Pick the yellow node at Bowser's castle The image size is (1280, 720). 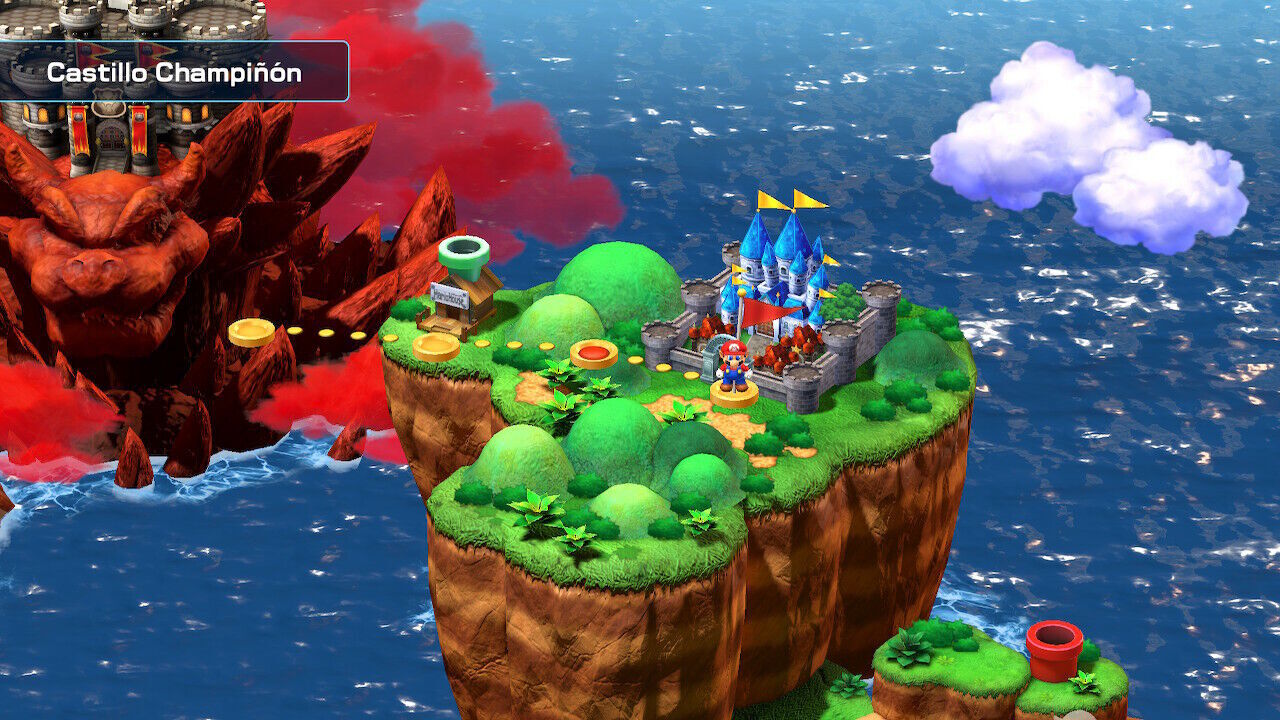pyautogui.click(x=251, y=332)
